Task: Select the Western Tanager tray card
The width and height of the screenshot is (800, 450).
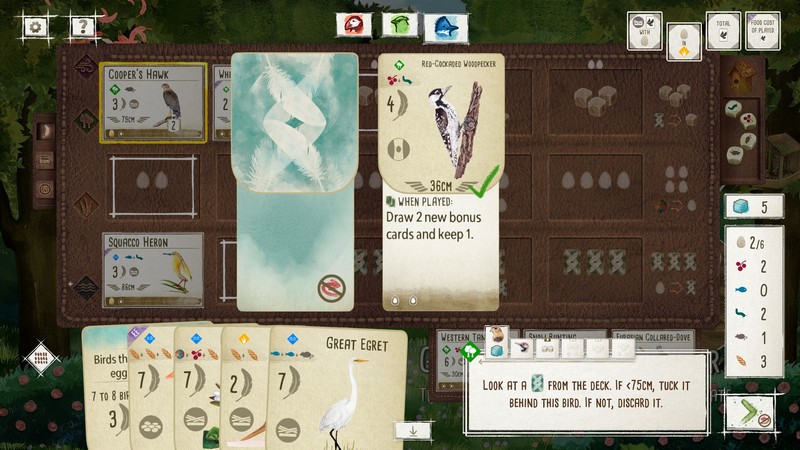Action: tap(458, 338)
